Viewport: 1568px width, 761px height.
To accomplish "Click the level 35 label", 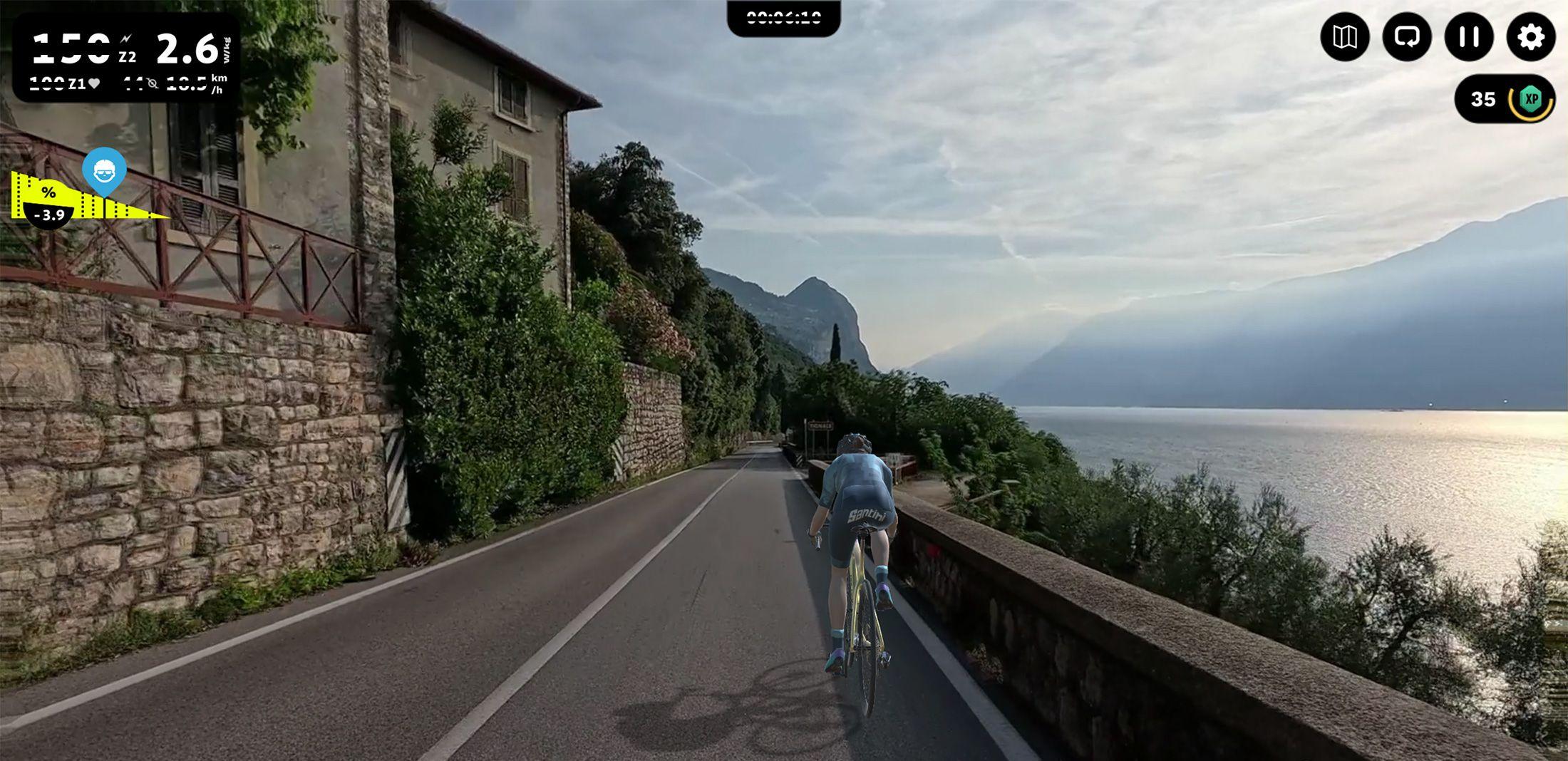I will (1485, 100).
